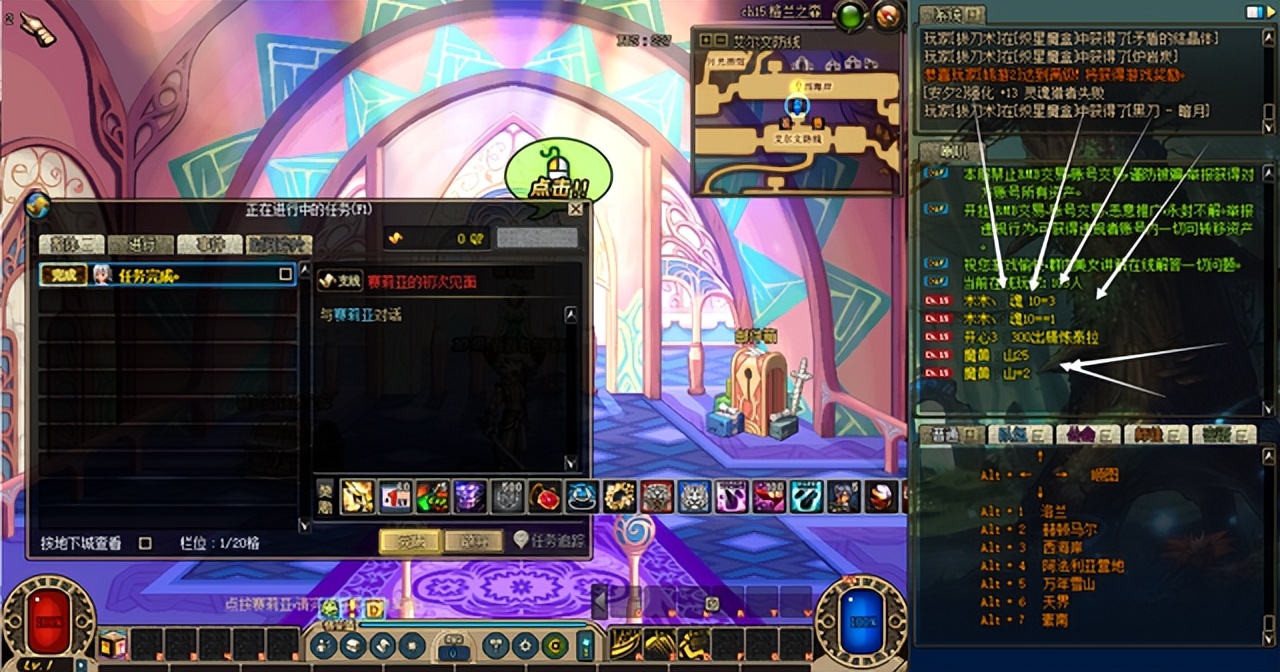This screenshot has height=672, width=1280.
Task: Click the green orb button at top
Action: pyautogui.click(x=851, y=16)
